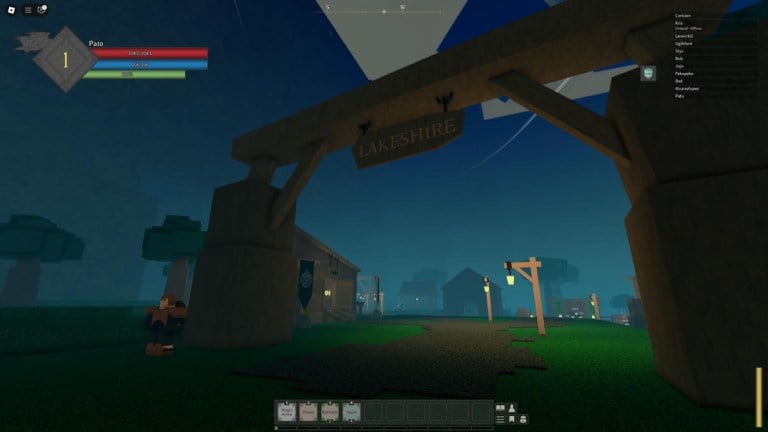Select Pato in the player list
The image size is (768, 432).
(x=680, y=96)
